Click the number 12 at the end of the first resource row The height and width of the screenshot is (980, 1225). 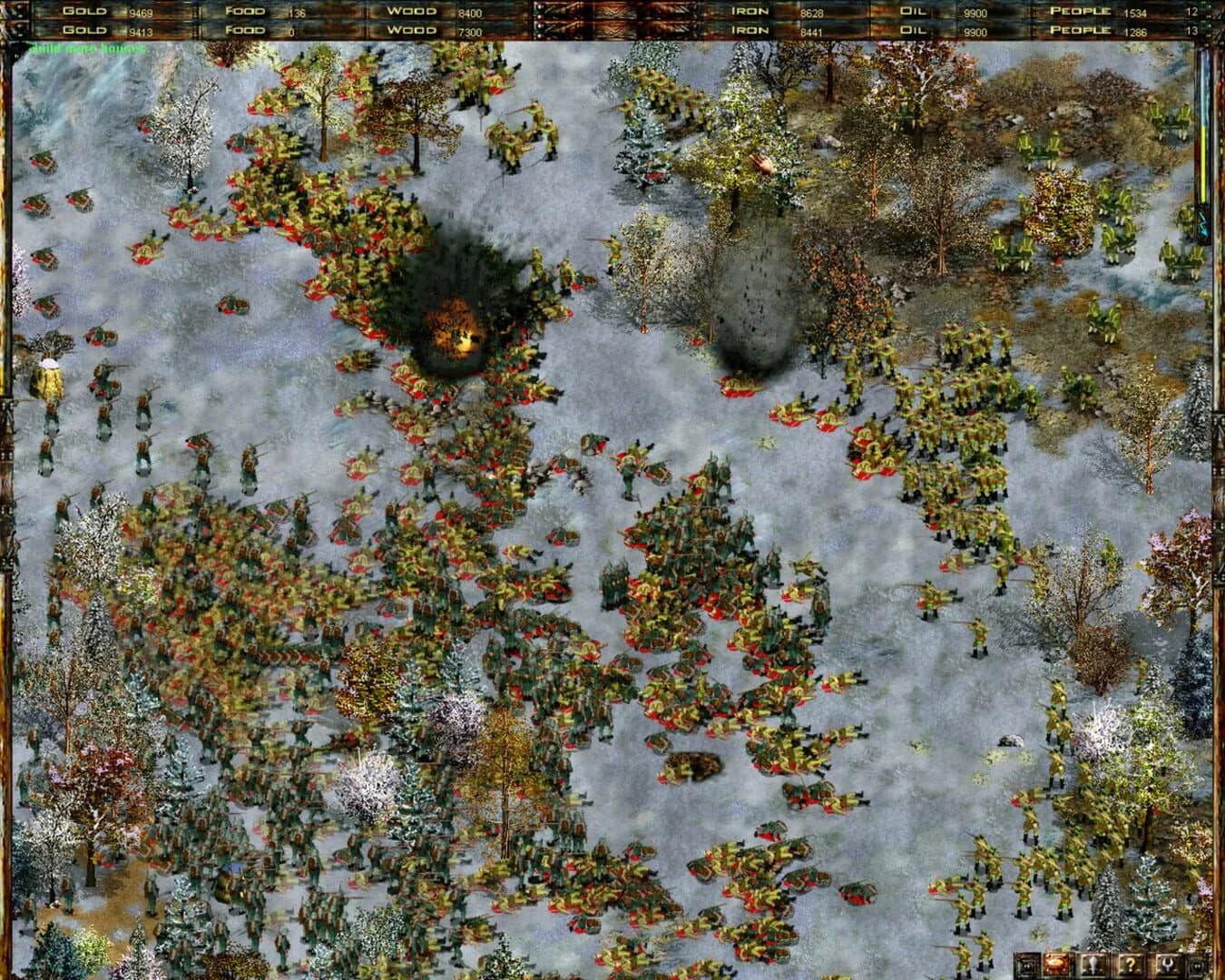[x=1192, y=11]
